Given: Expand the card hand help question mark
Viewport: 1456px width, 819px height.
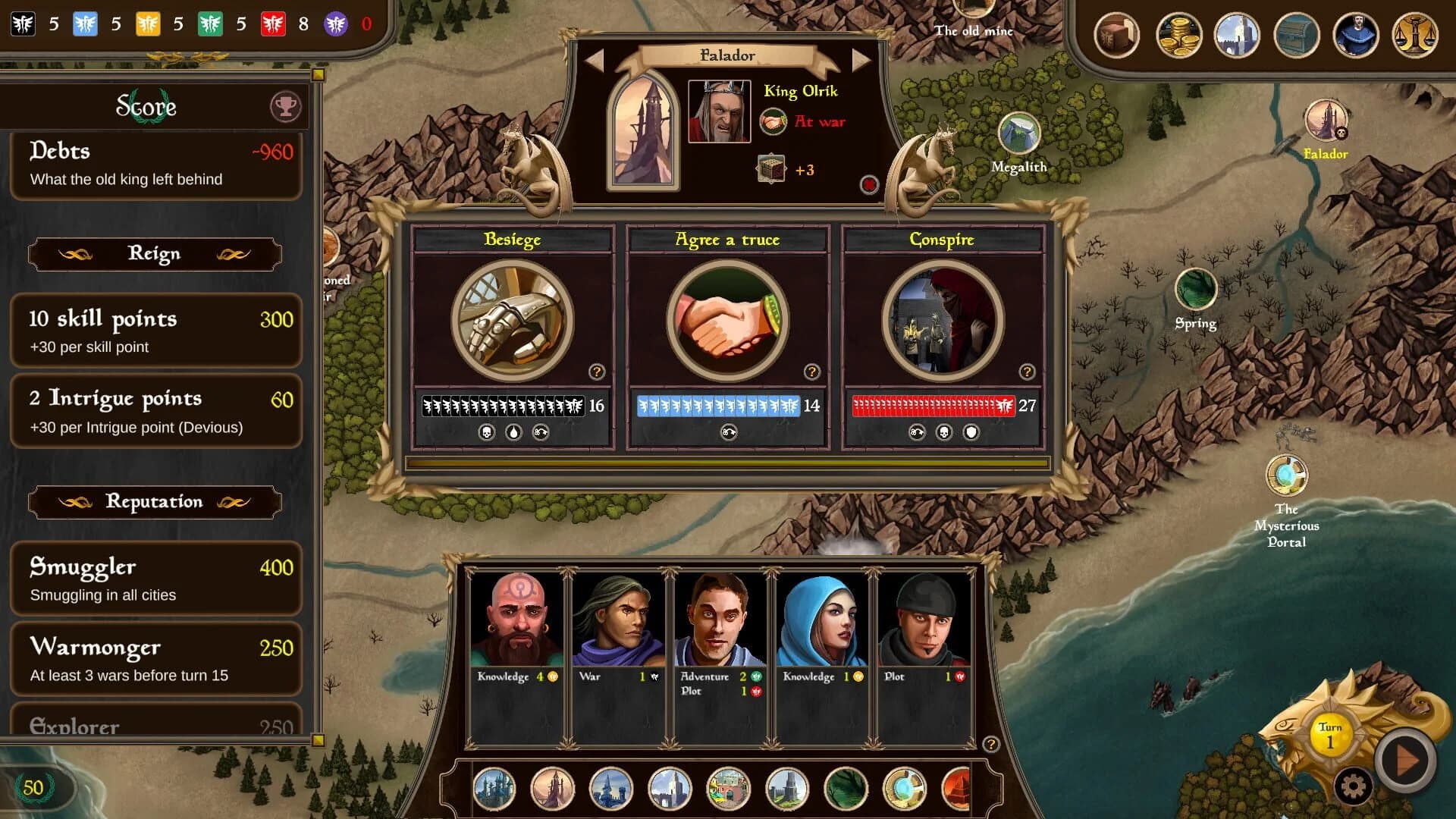Looking at the screenshot, I should [991, 744].
